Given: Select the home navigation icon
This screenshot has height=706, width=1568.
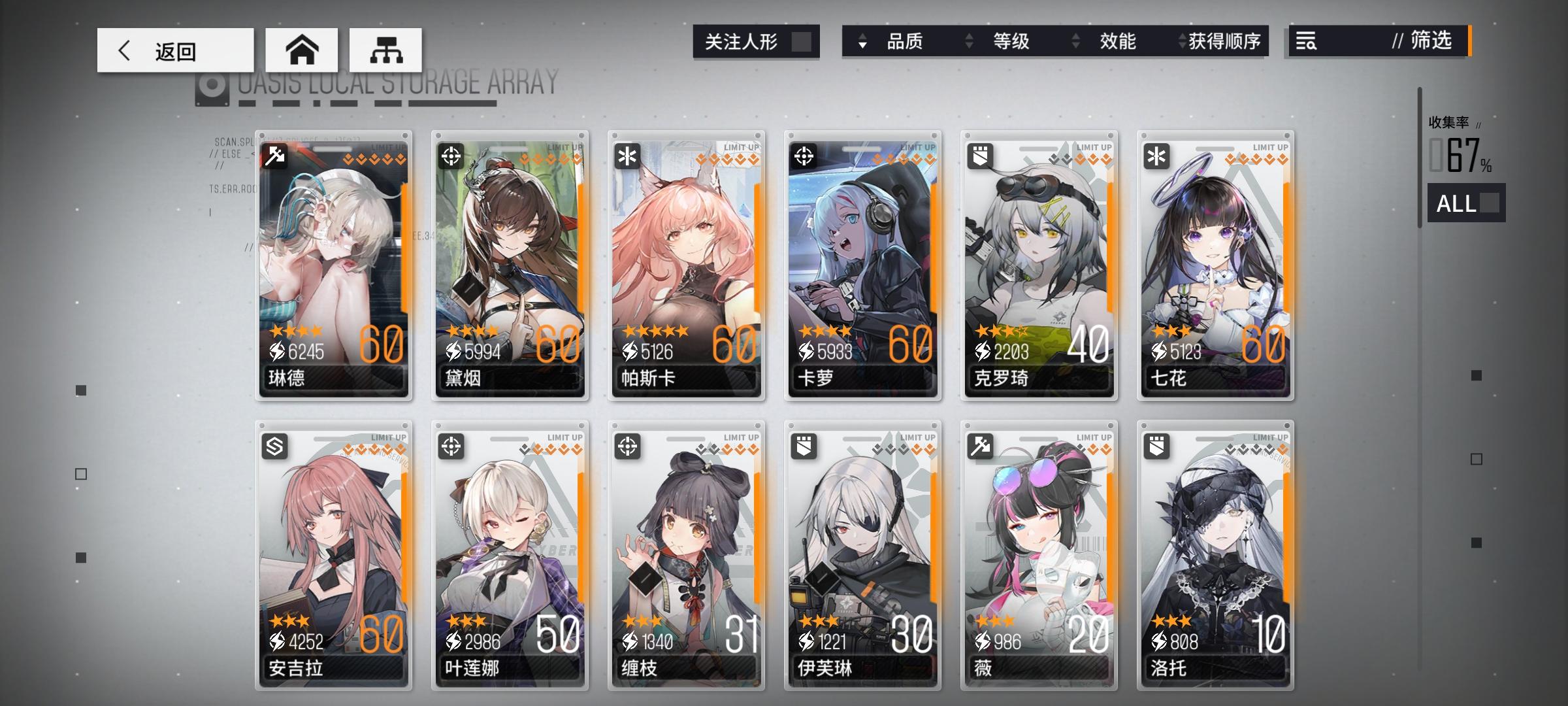Looking at the screenshot, I should (302, 49).
